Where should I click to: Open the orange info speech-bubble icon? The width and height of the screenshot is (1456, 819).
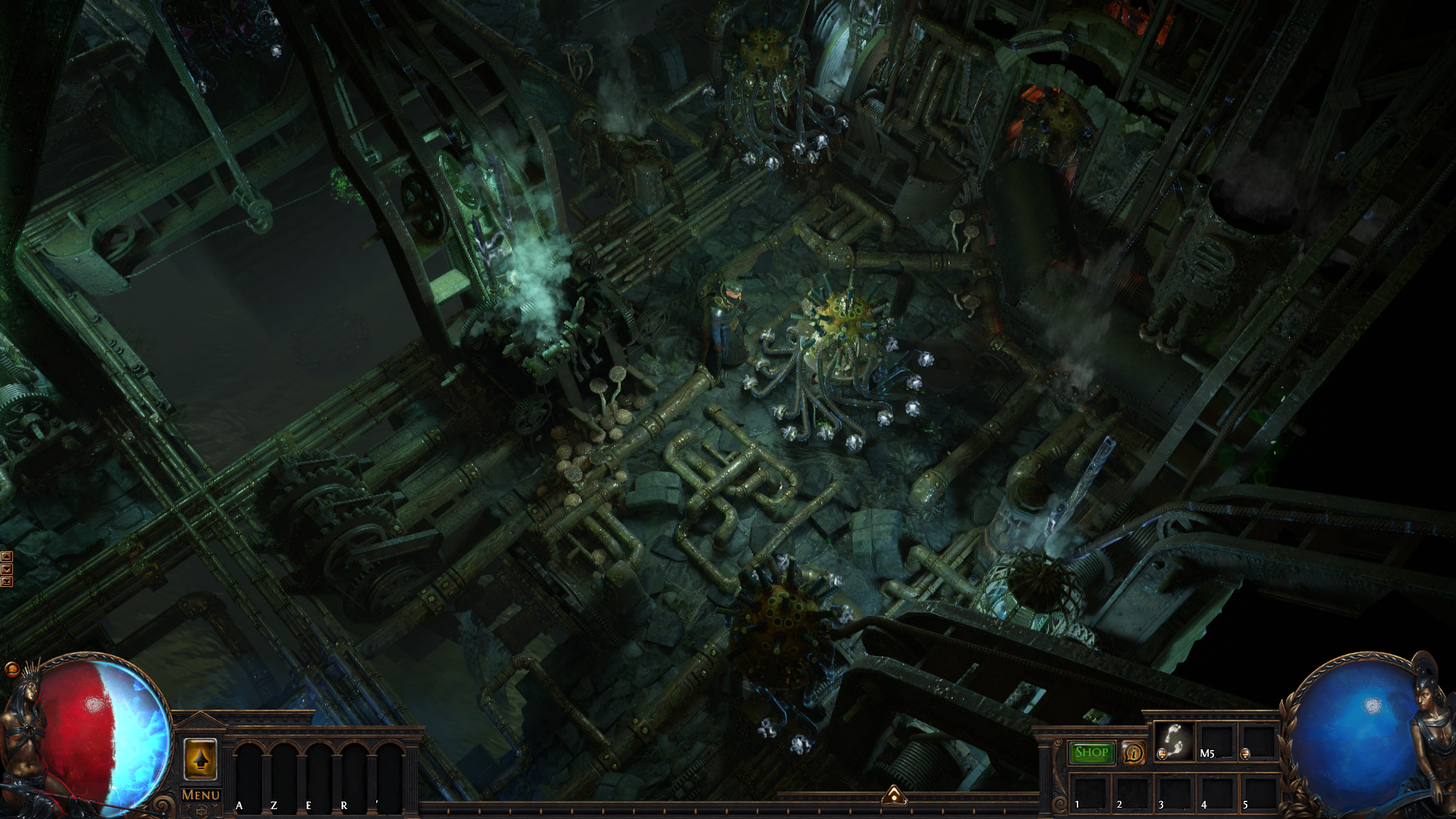tap(1133, 753)
